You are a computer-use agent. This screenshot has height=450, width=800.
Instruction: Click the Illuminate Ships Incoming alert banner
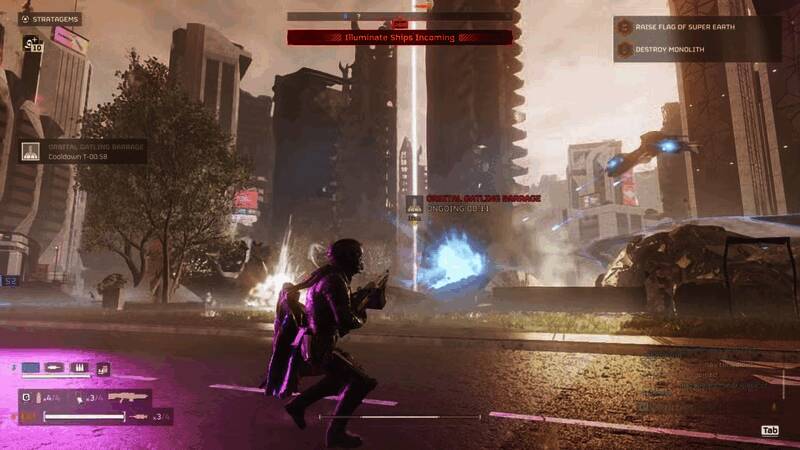point(400,37)
